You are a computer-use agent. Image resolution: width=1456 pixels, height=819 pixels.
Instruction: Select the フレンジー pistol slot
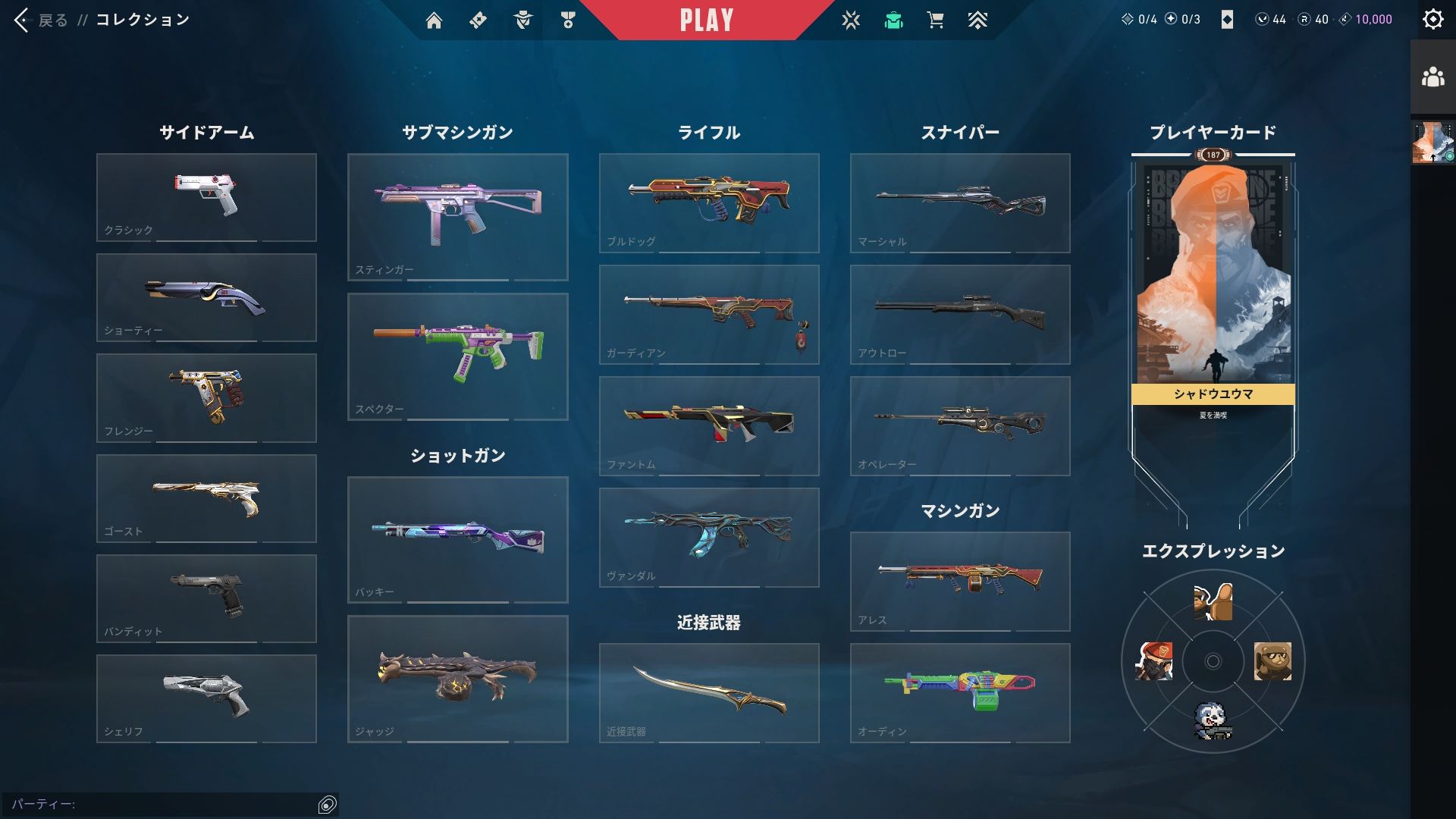point(206,397)
